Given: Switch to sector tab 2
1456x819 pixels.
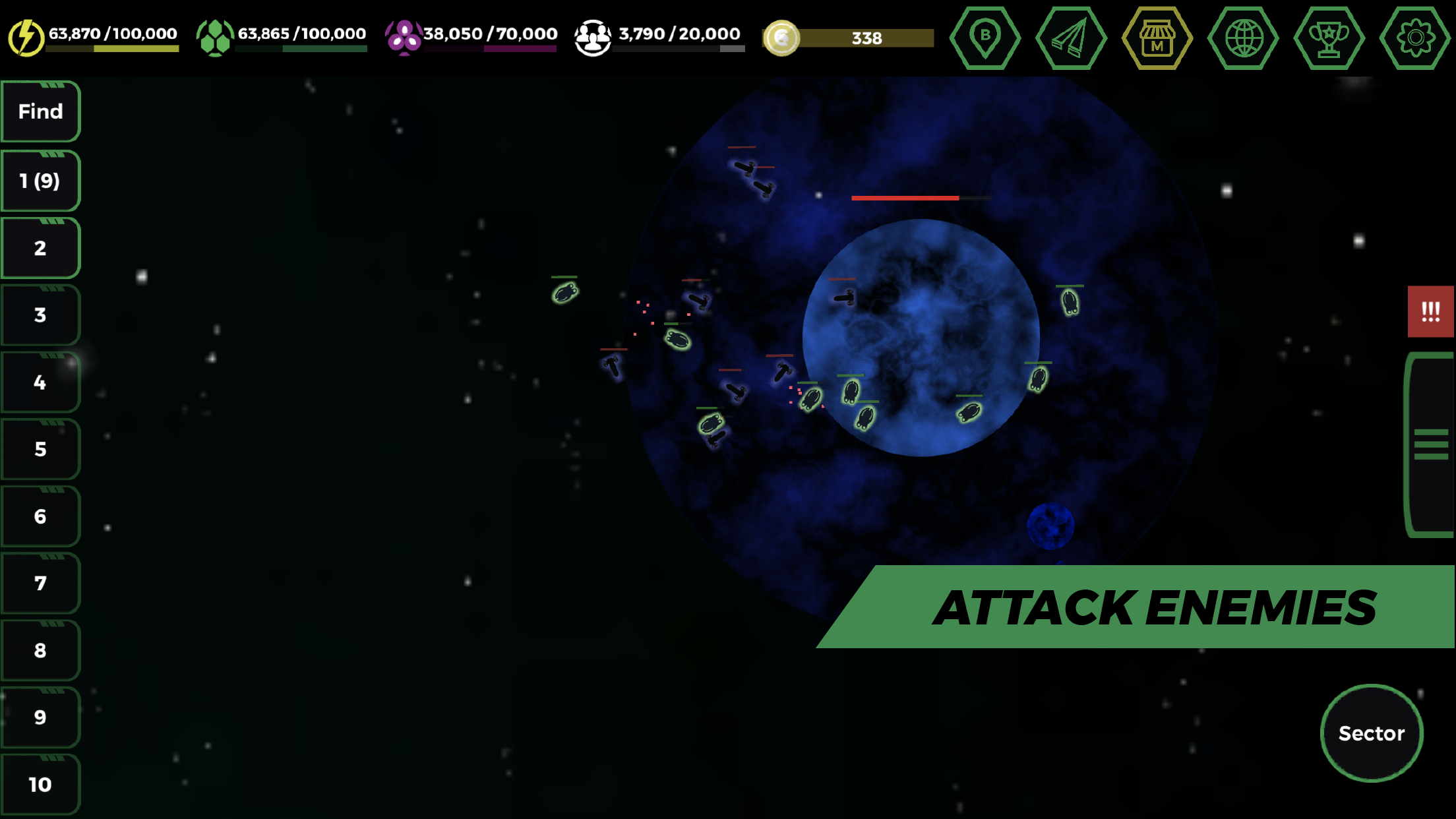Looking at the screenshot, I should pos(40,248).
